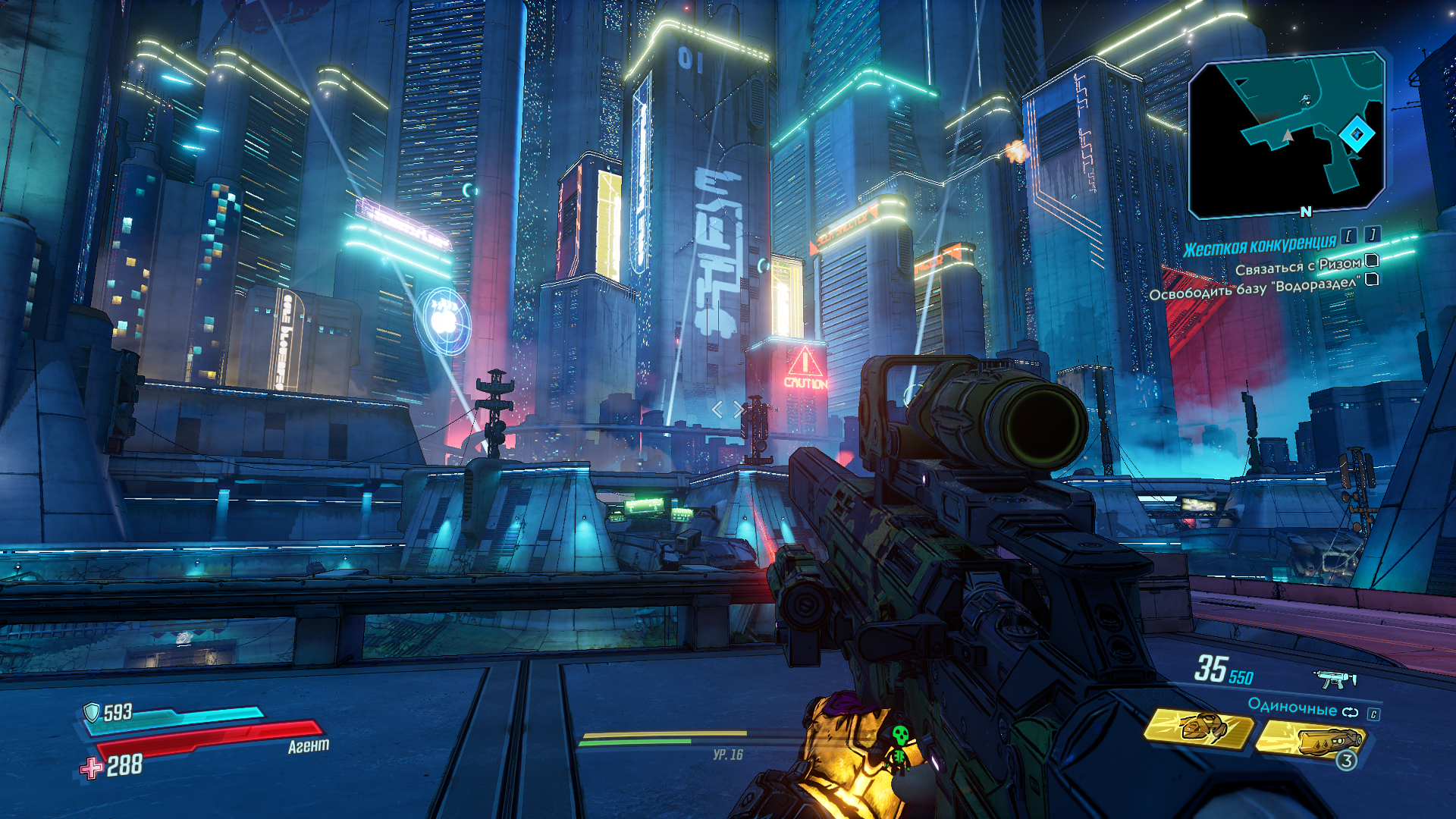Click the equipped submachine gun icon

tap(1335, 678)
